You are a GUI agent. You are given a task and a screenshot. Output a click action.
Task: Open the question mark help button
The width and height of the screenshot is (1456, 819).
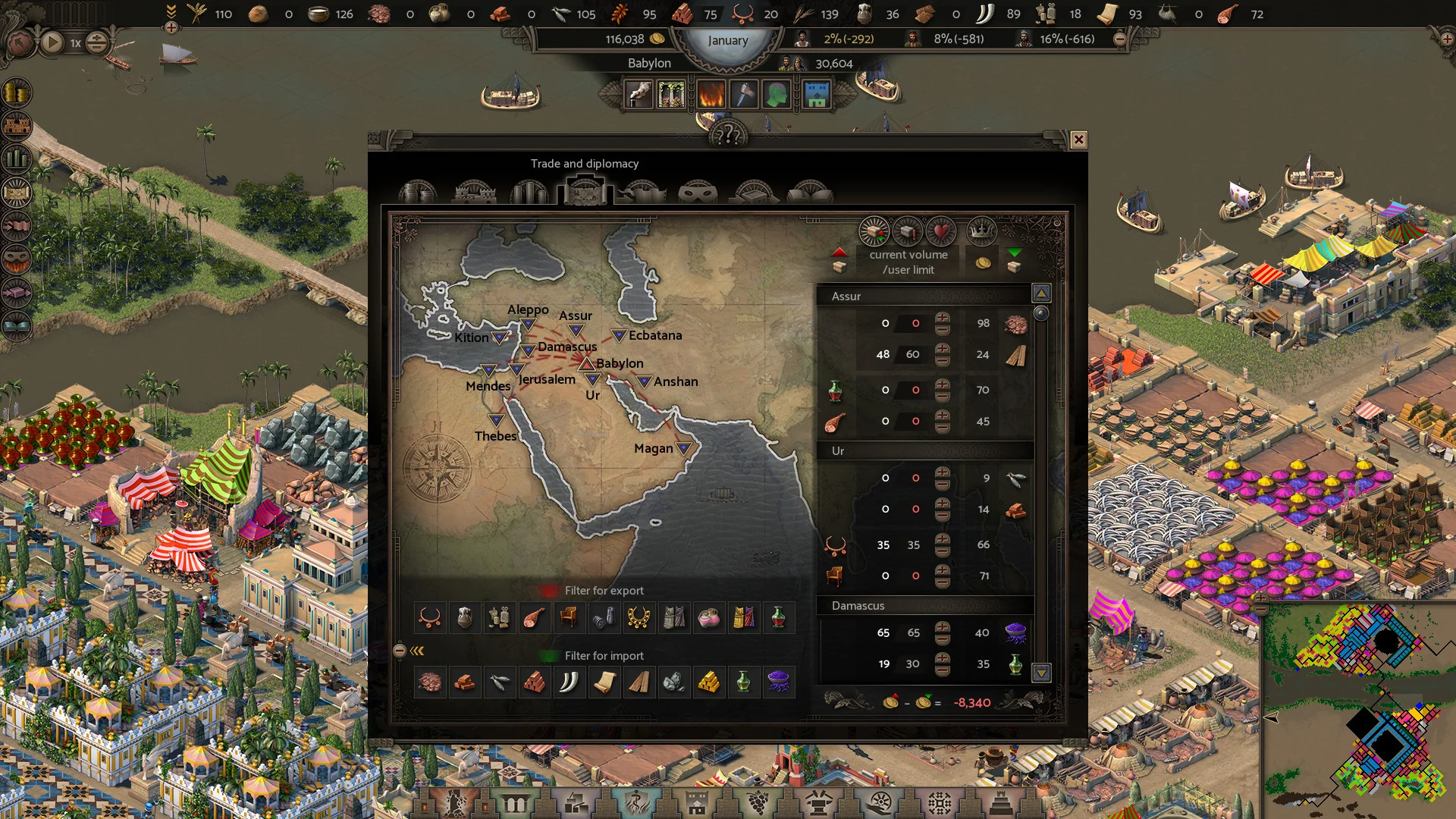pos(728,135)
